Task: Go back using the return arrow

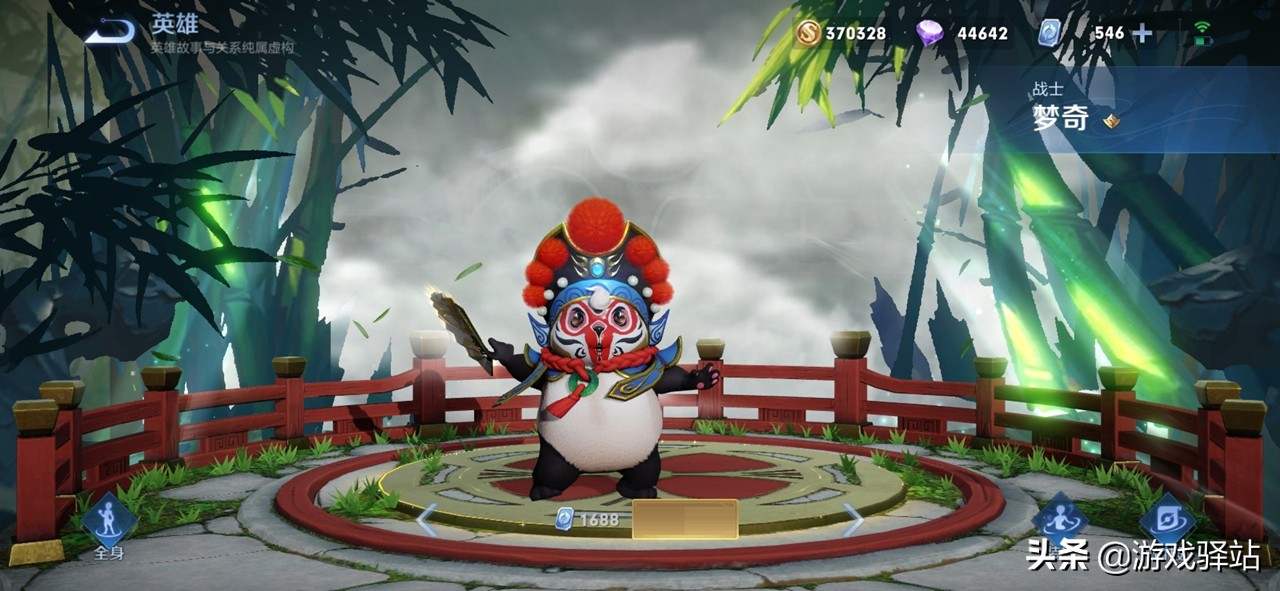Action: (110, 33)
